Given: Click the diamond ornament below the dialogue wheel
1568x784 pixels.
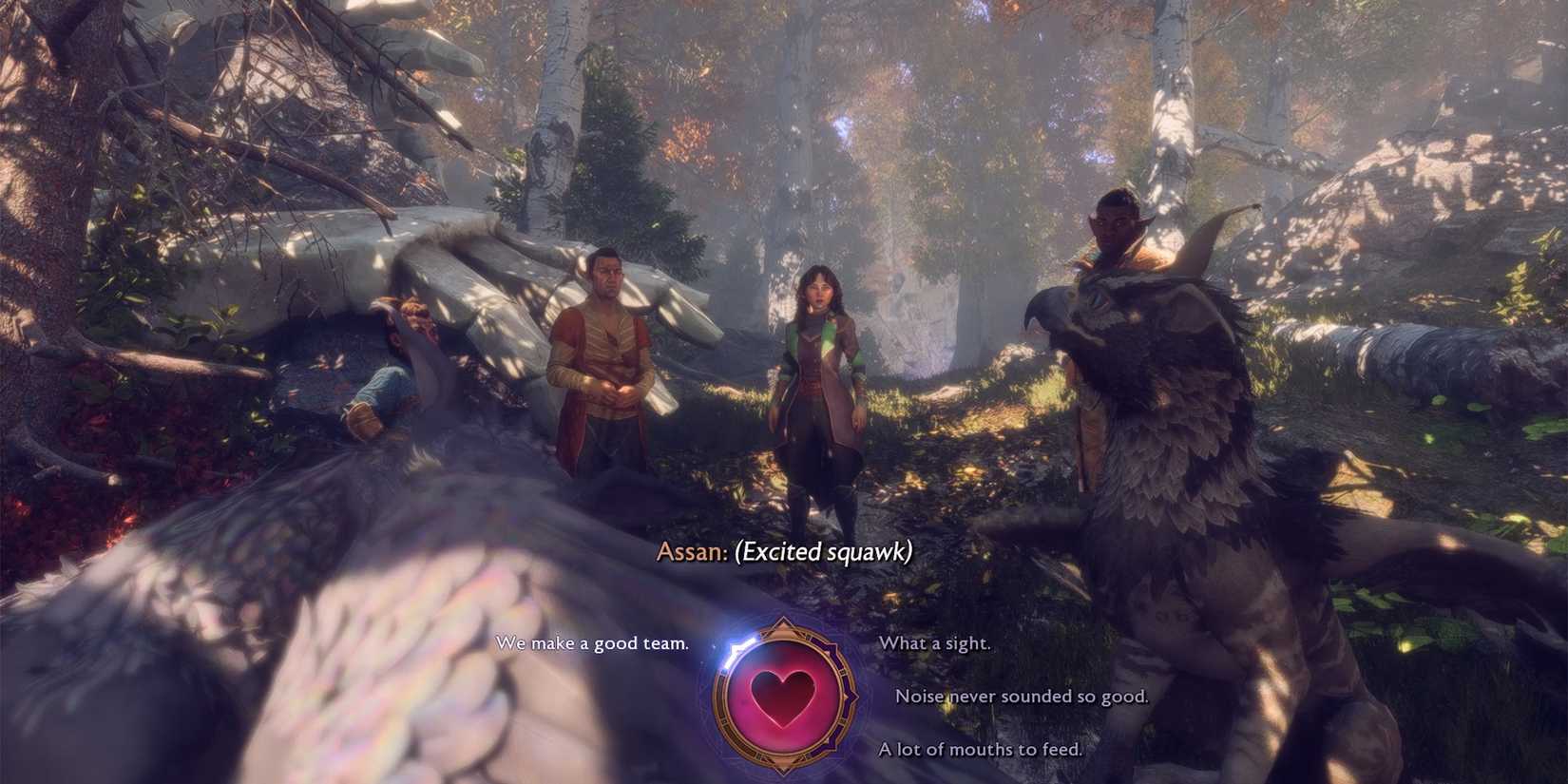Looking at the screenshot, I should tap(782, 765).
